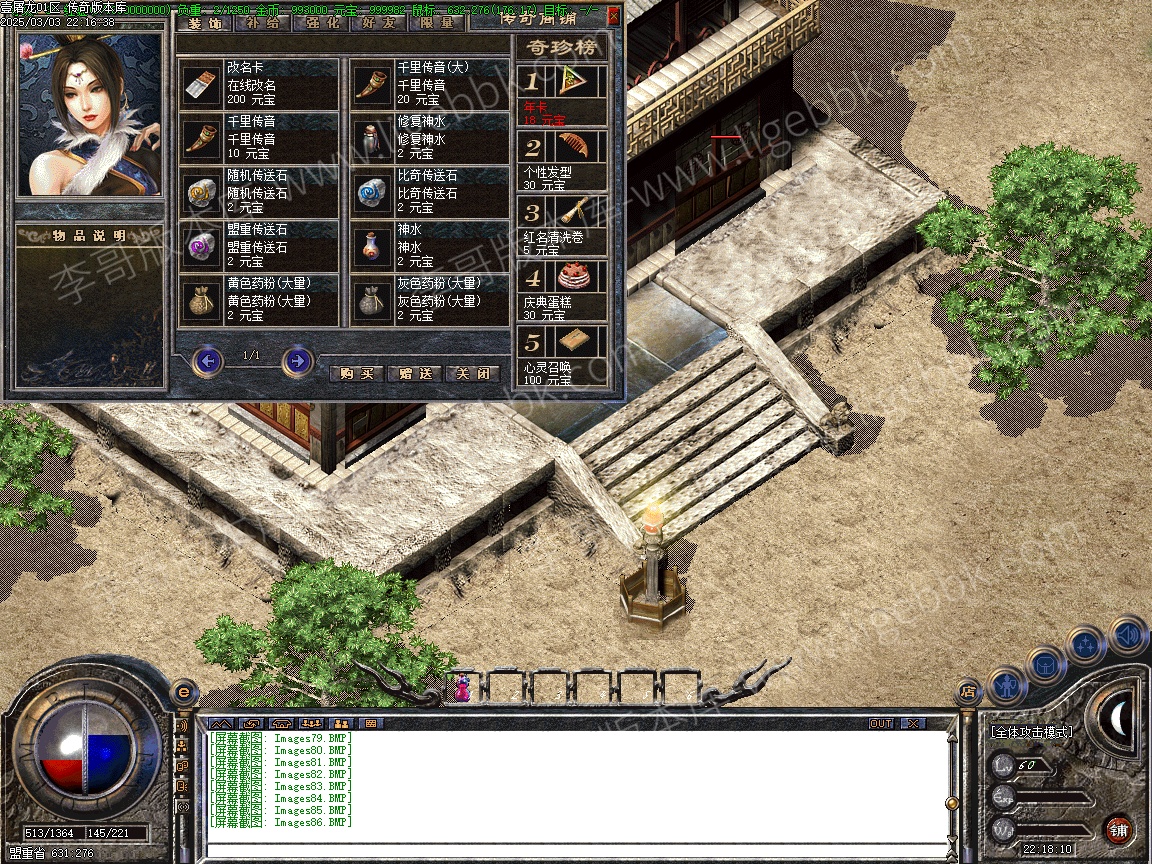
Task: Switch to the 补给 shop tab
Action: click(261, 23)
